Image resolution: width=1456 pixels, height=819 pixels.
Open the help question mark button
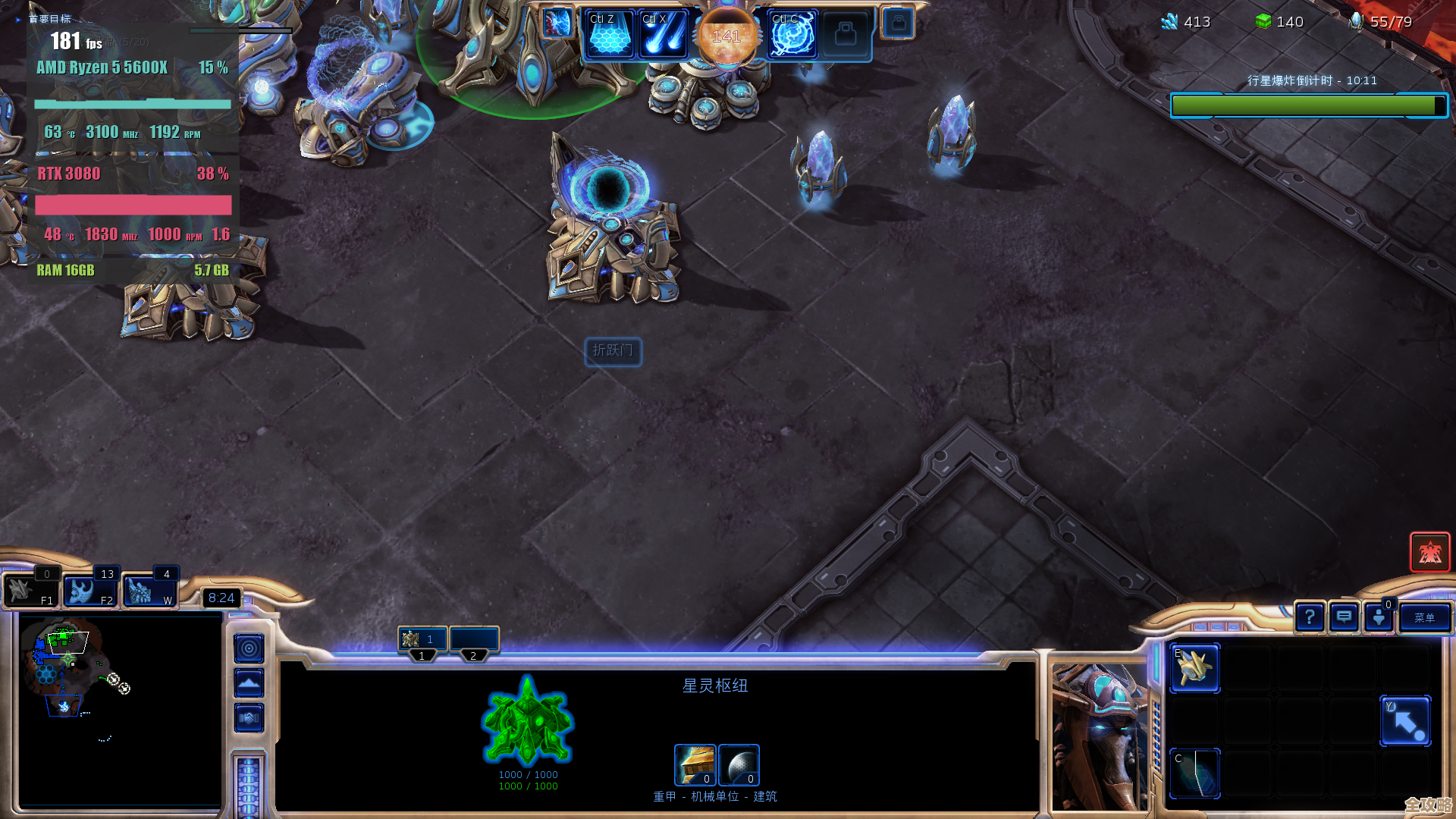1310,618
